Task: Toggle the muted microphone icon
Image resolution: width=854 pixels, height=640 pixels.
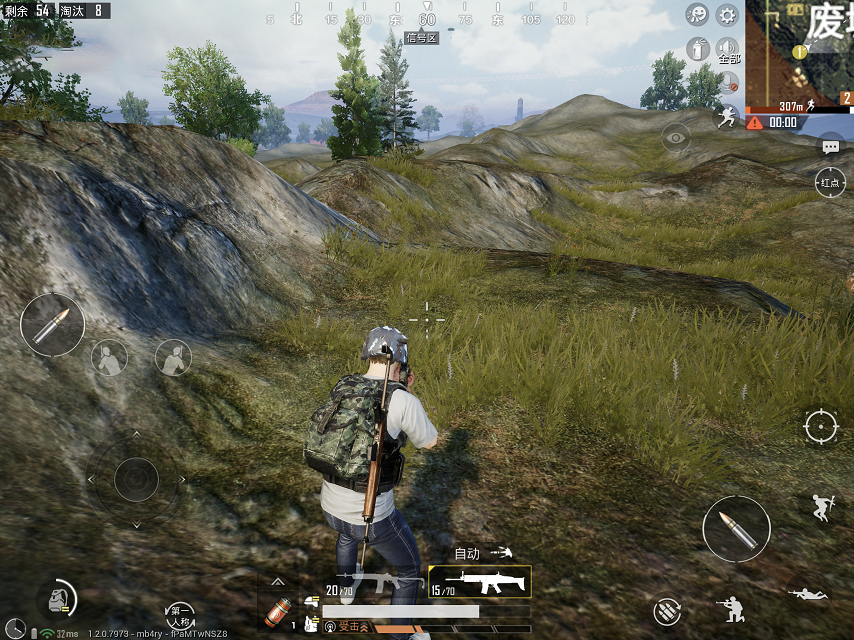Action: coord(728,82)
